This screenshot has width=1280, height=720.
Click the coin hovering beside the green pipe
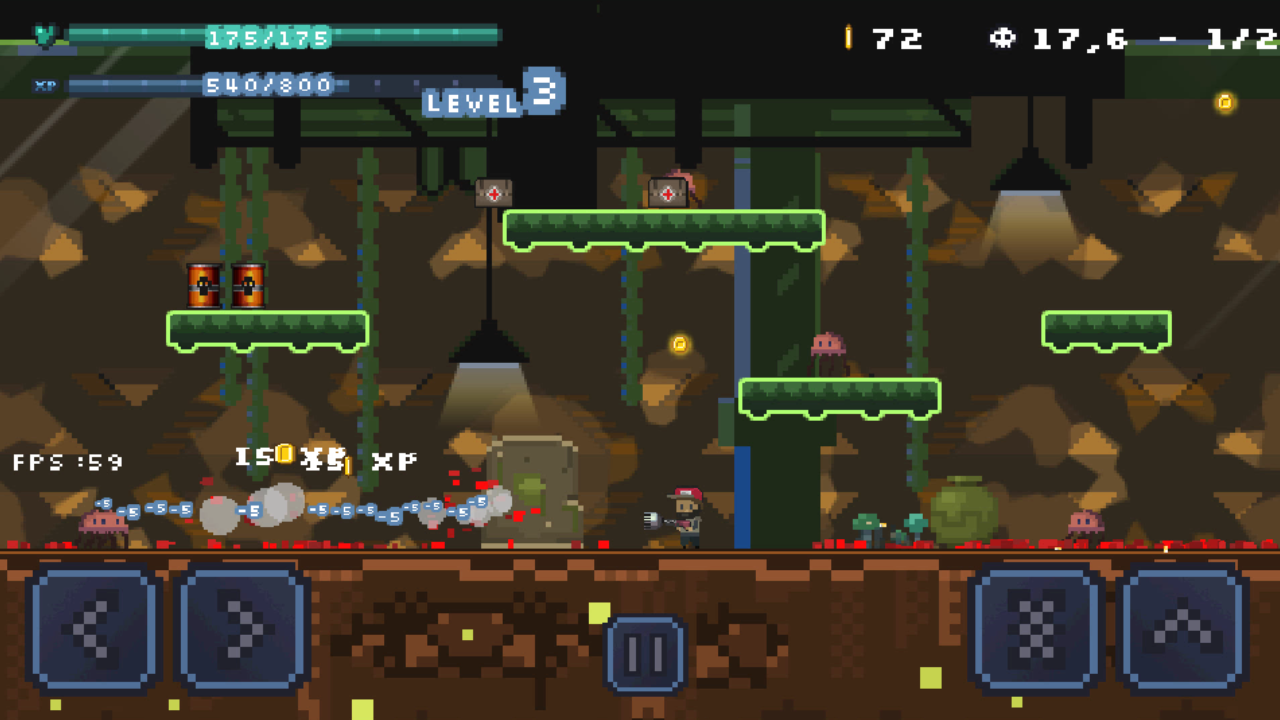click(681, 345)
